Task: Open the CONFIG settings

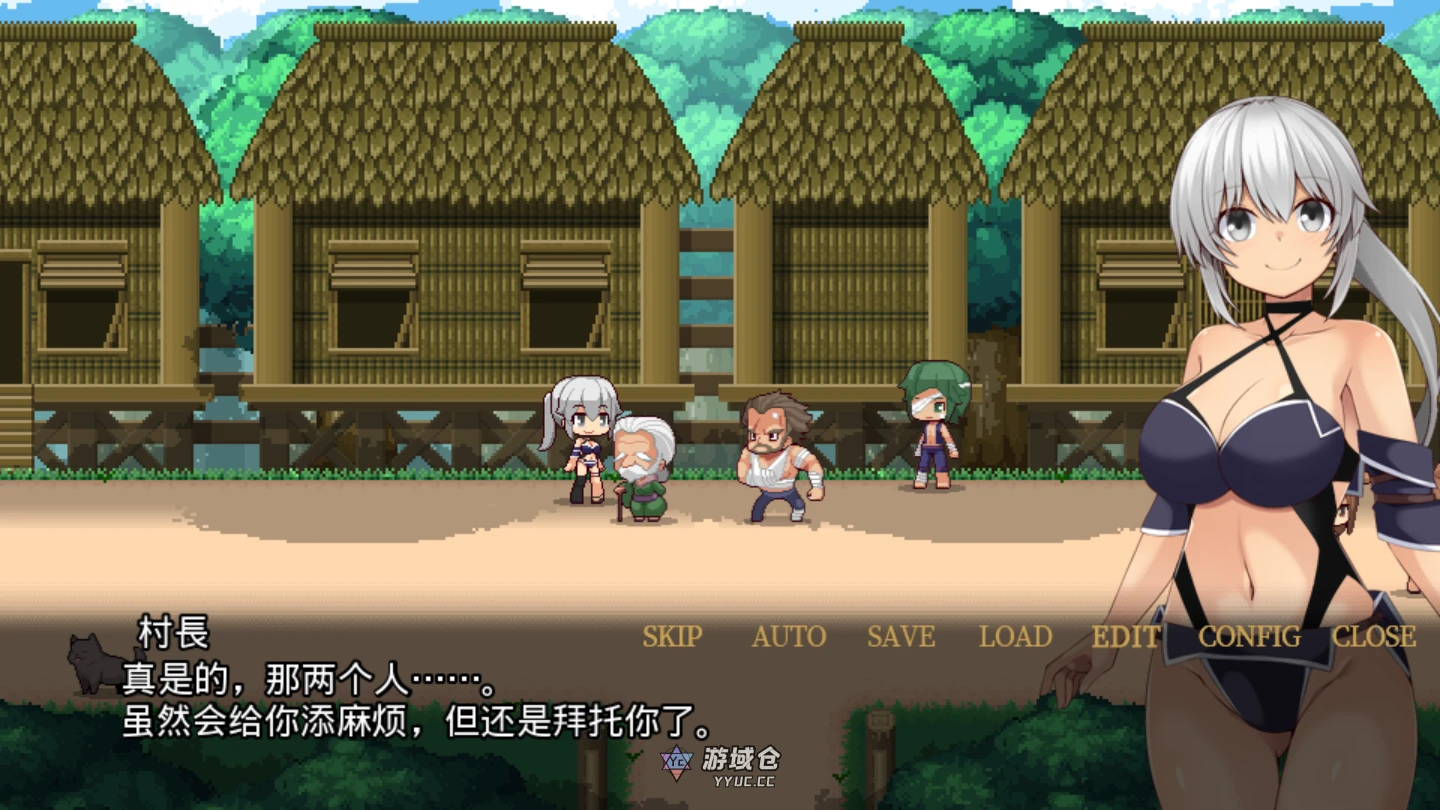Action: [x=1249, y=637]
